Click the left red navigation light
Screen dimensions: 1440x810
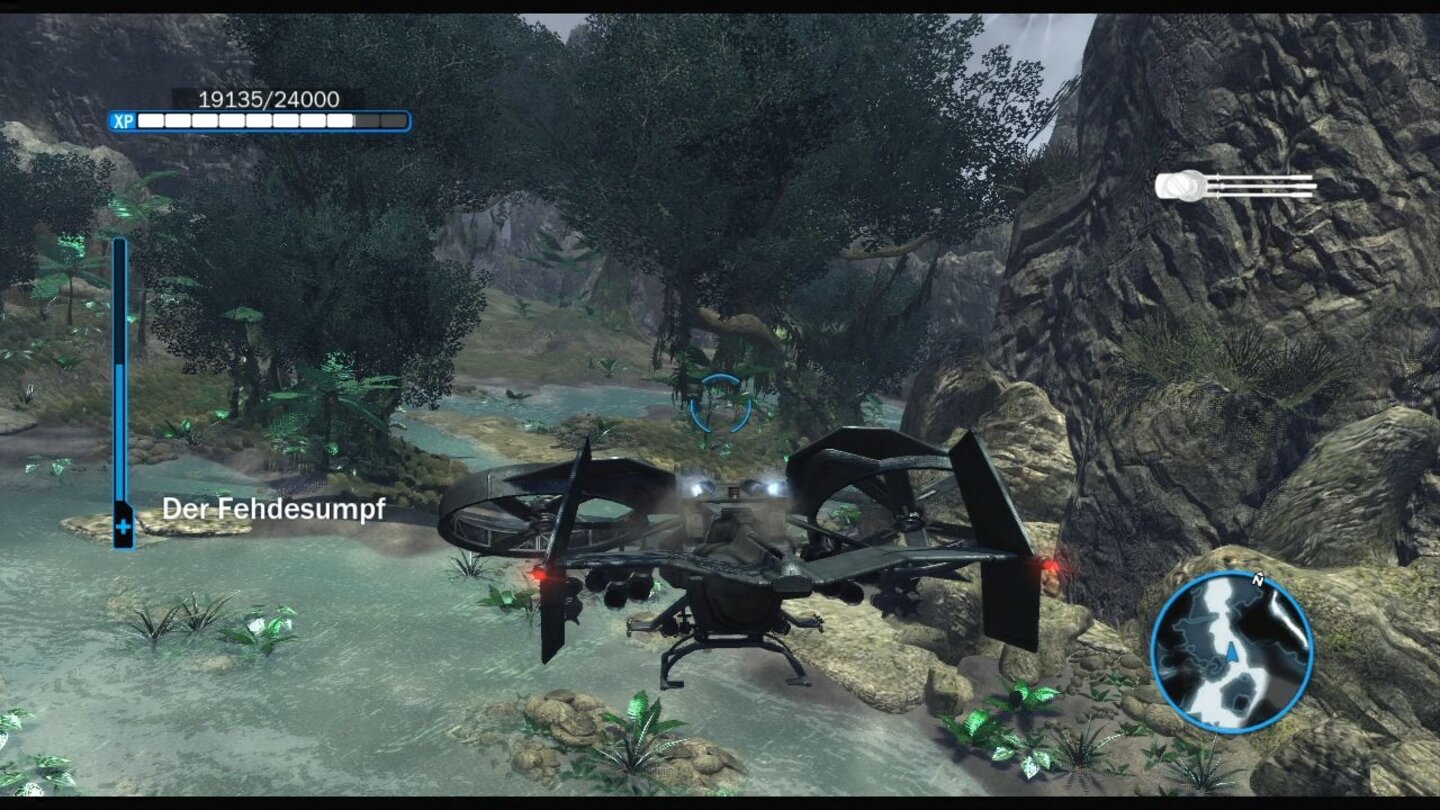[541, 576]
